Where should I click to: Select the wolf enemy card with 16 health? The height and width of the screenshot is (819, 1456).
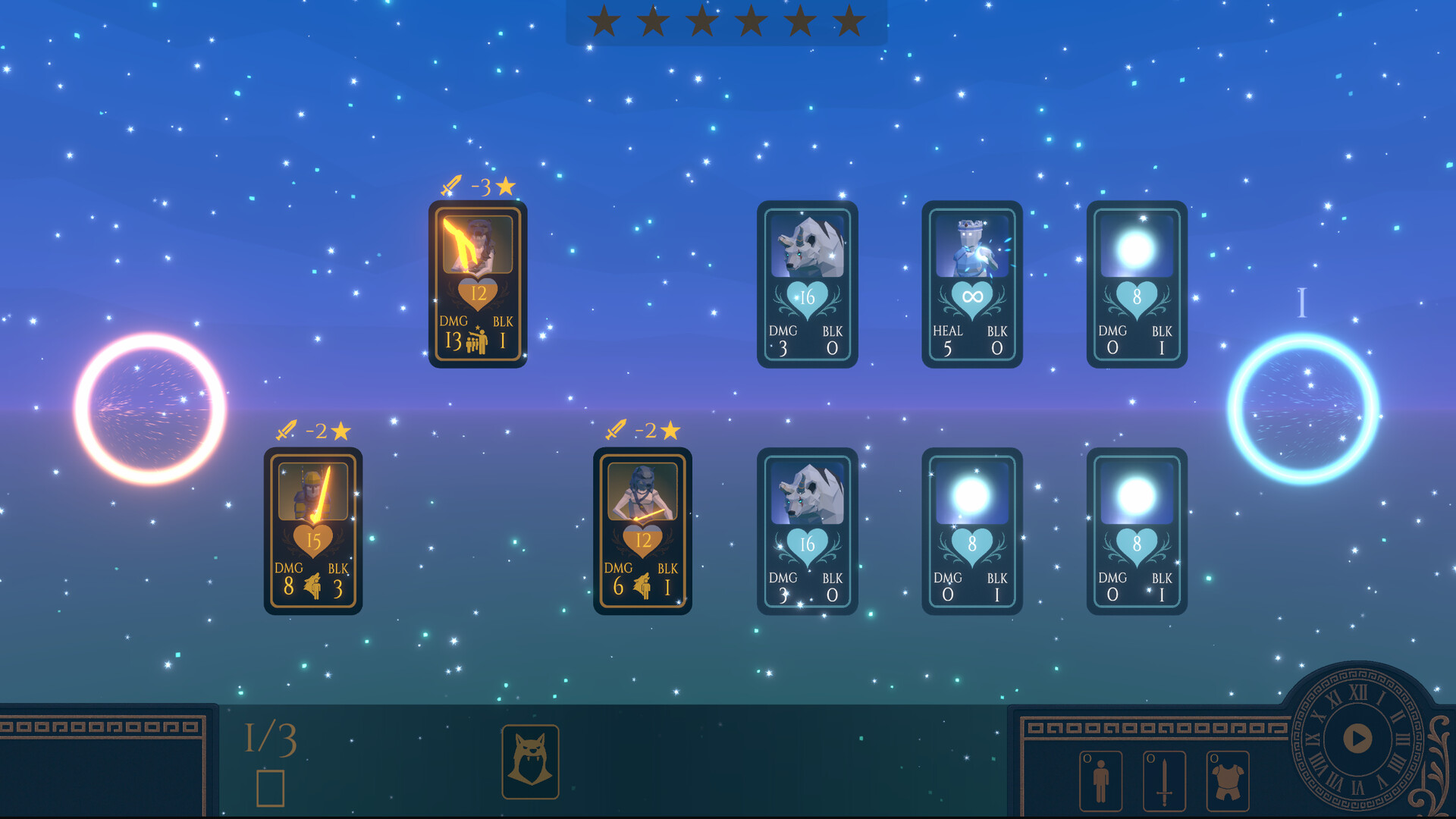[808, 284]
